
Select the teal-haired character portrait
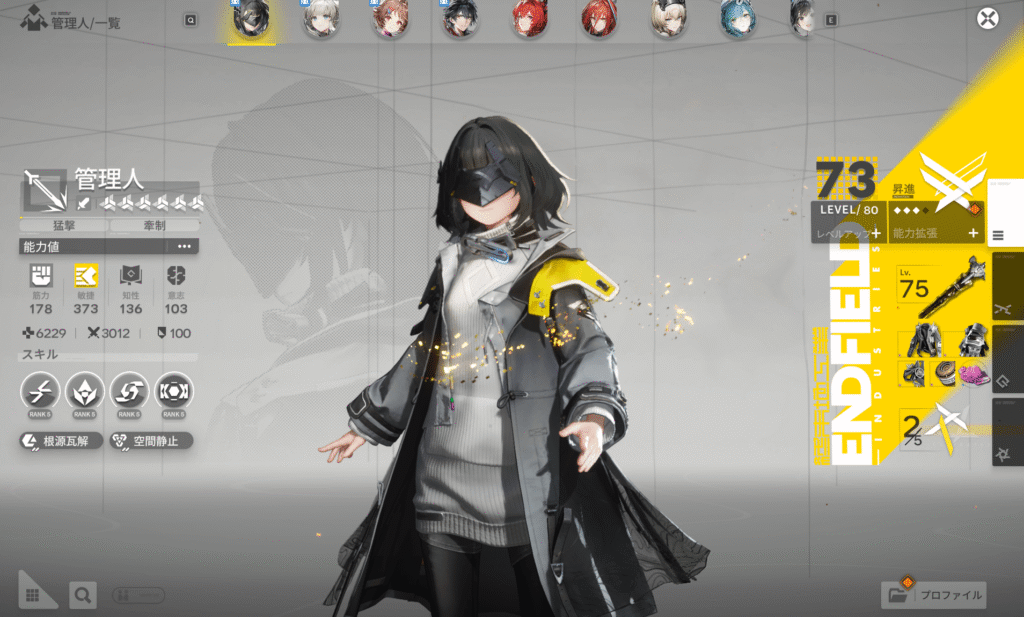point(737,18)
